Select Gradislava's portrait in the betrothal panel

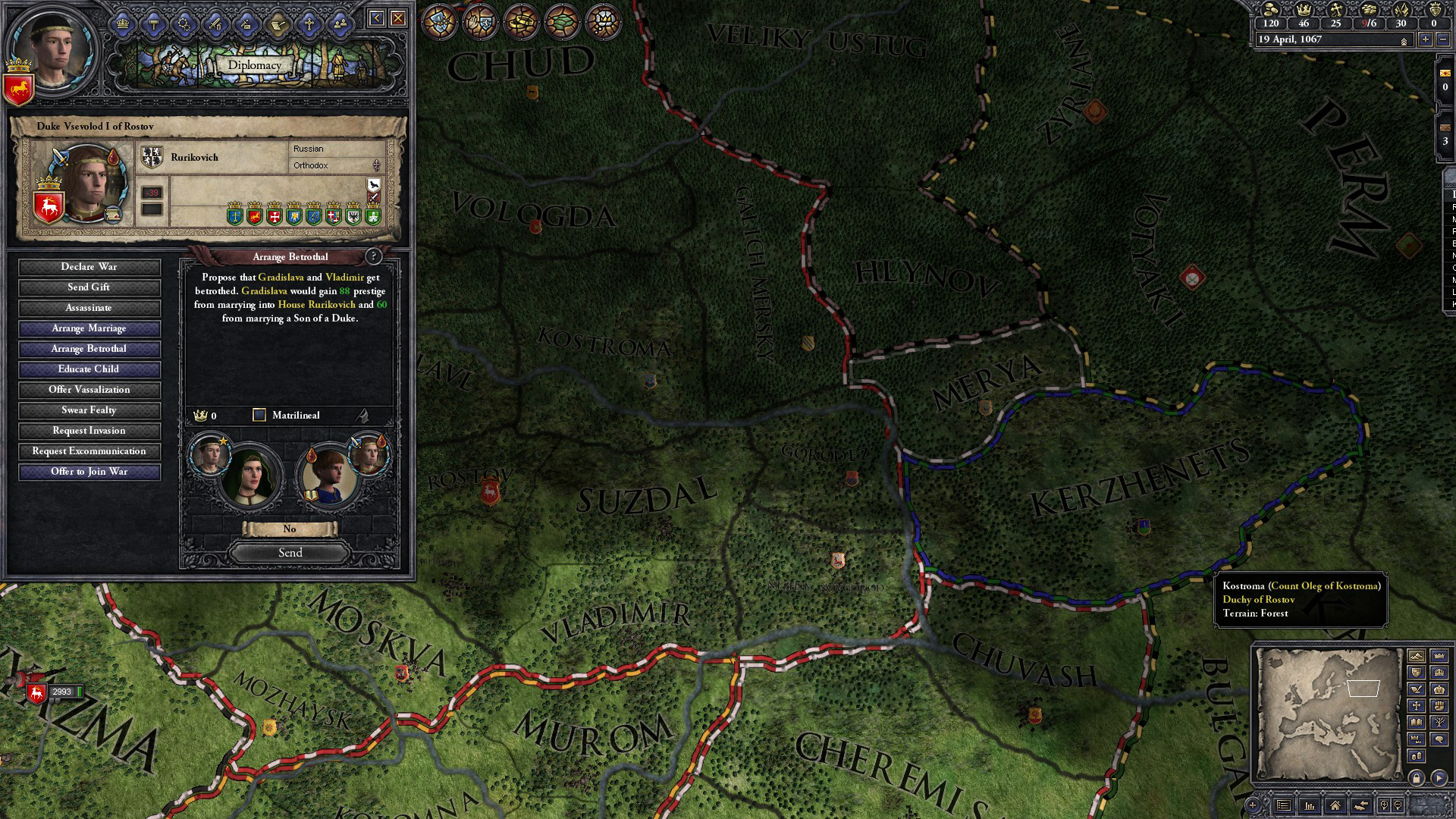click(x=249, y=476)
